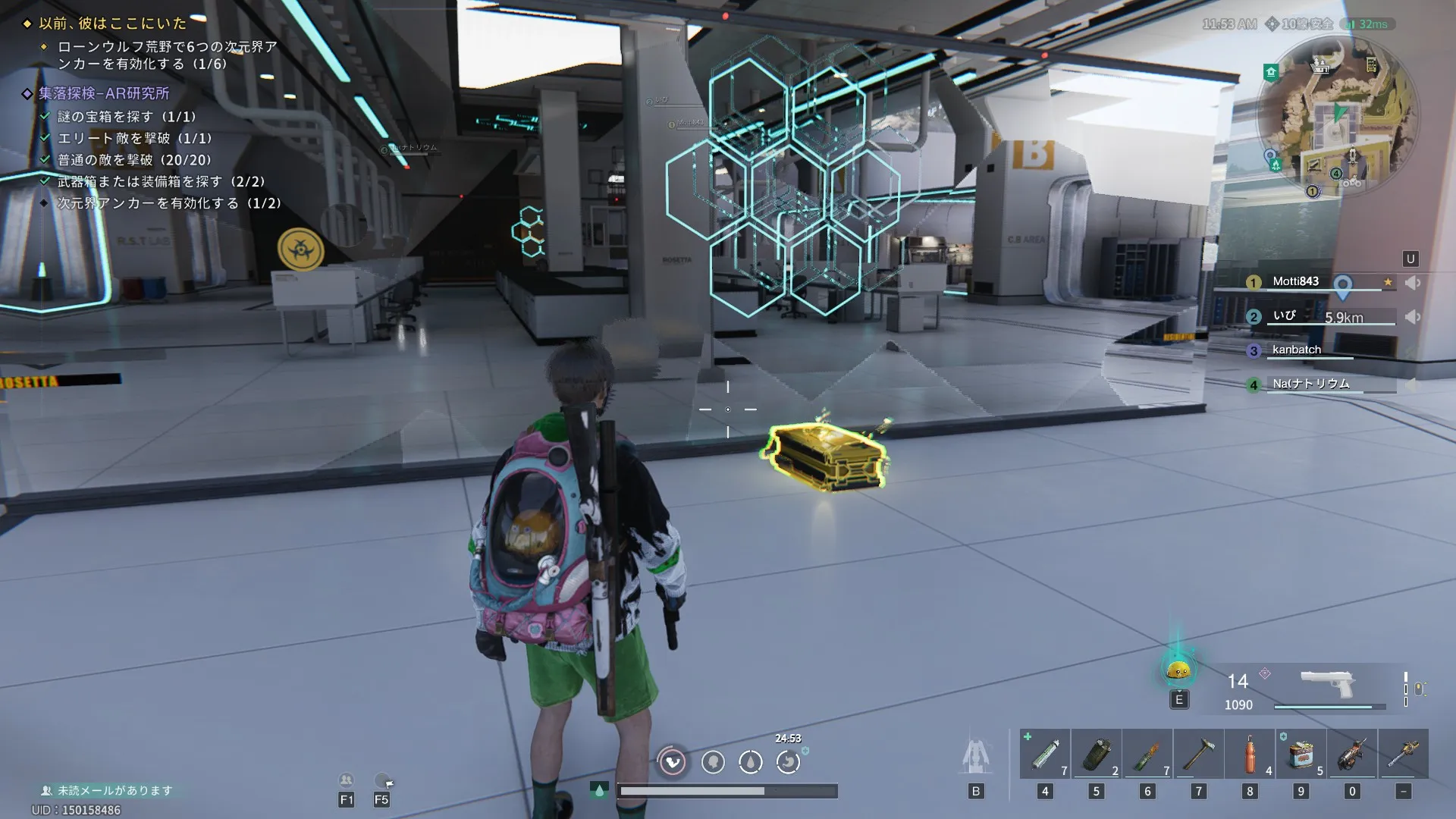Use the orange bottle drink slot
Image resolution: width=1456 pixels, height=819 pixels.
point(1250,755)
